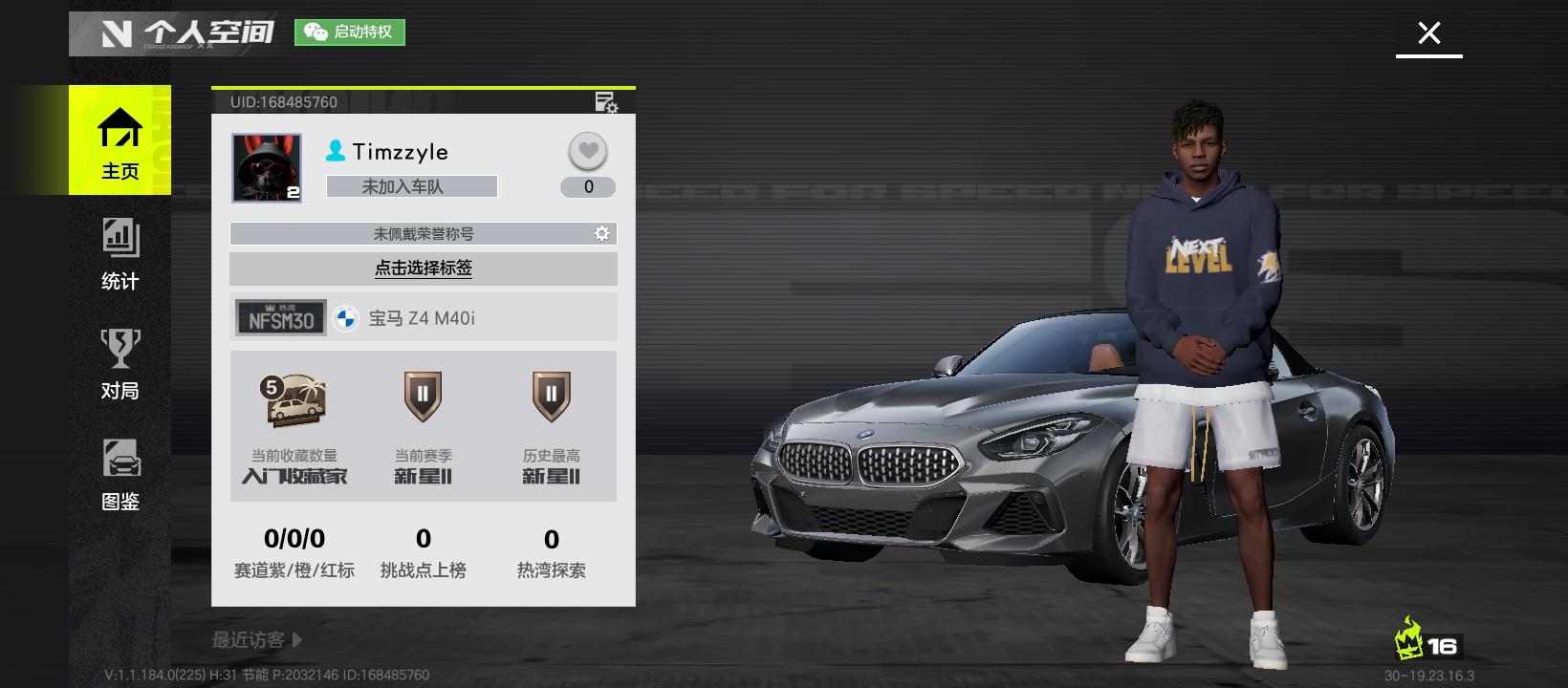Image resolution: width=1568 pixels, height=688 pixels.
Task: Expand 最近访客 recent visitors
Action: pos(256,640)
